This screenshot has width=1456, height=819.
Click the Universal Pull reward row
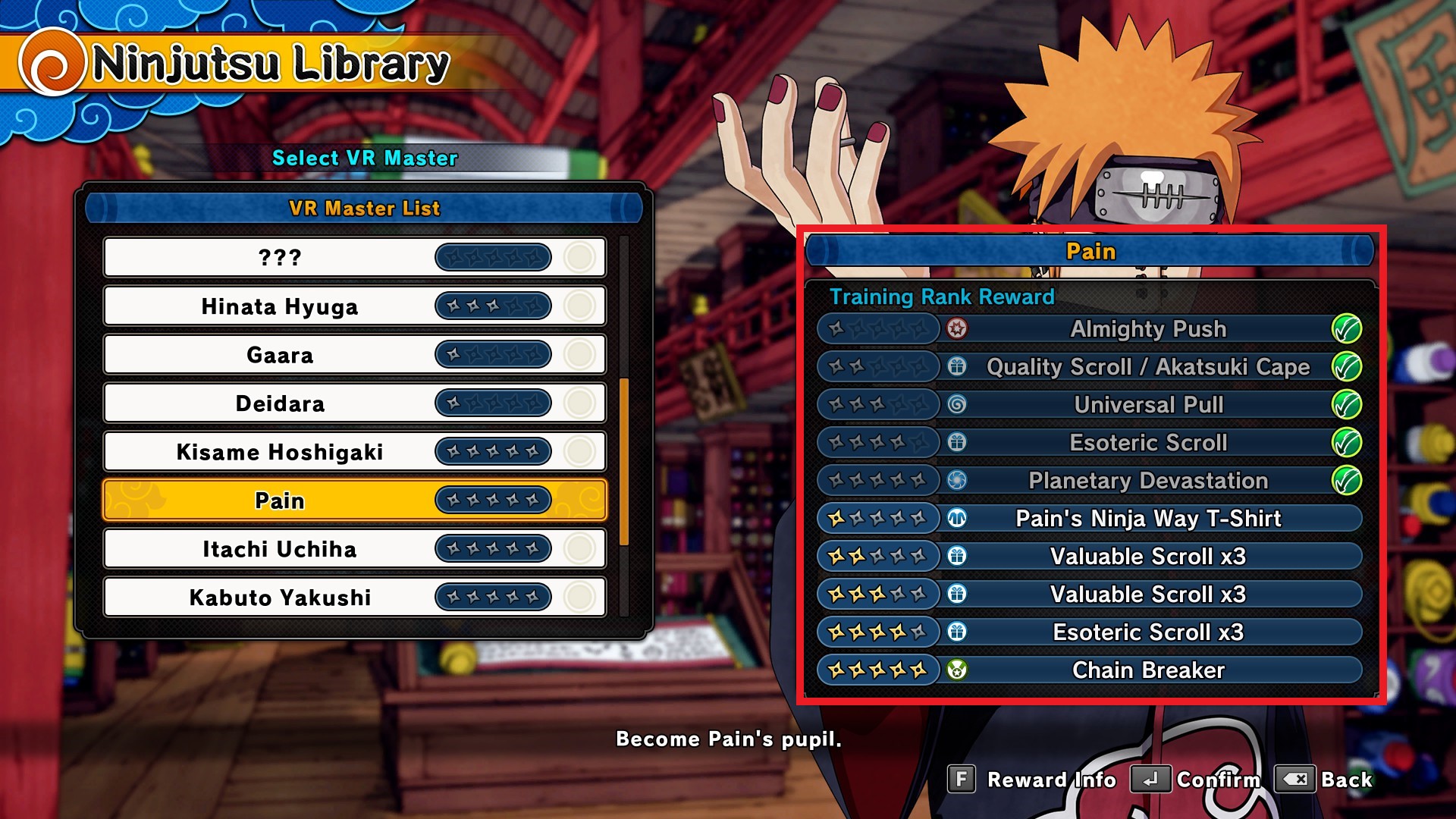1147,405
